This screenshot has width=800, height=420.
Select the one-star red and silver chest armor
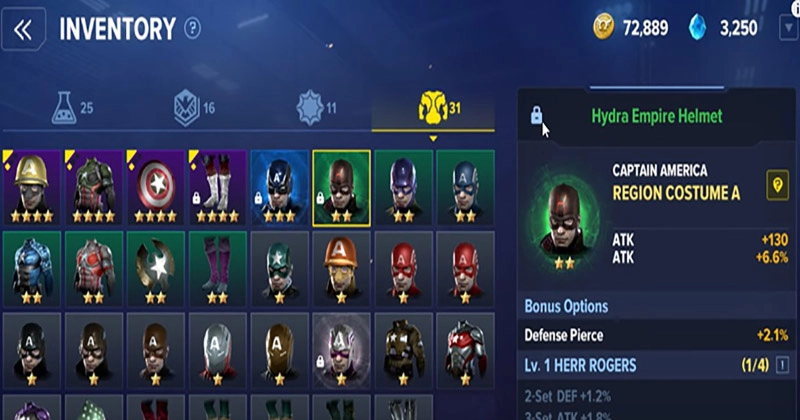464,348
